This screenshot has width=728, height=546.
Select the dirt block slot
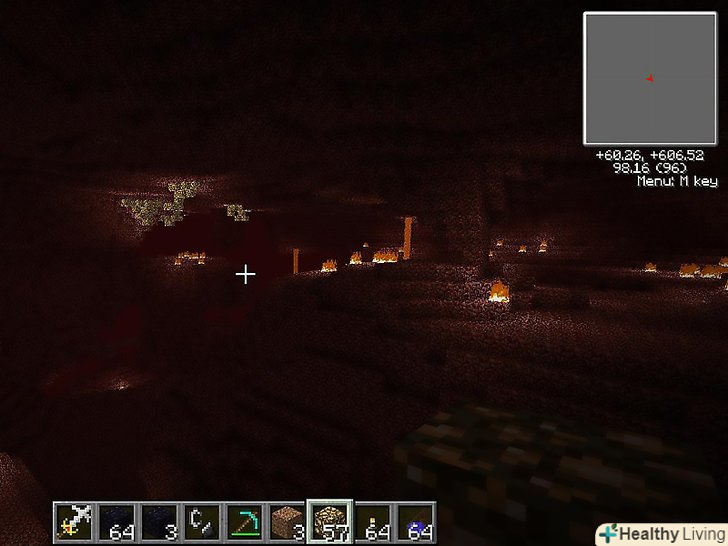tap(286, 521)
